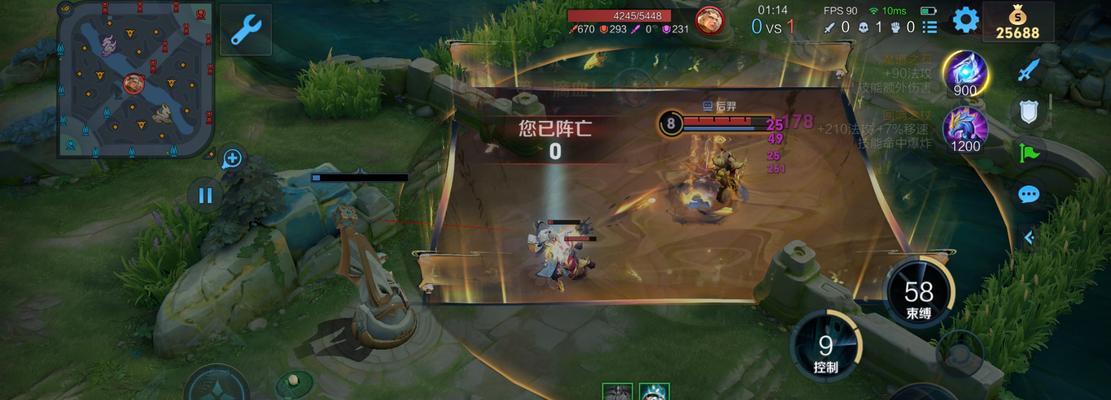This screenshot has height=400, width=1111.
Task: Buy the recommended 900 gold item
Action: point(965,73)
